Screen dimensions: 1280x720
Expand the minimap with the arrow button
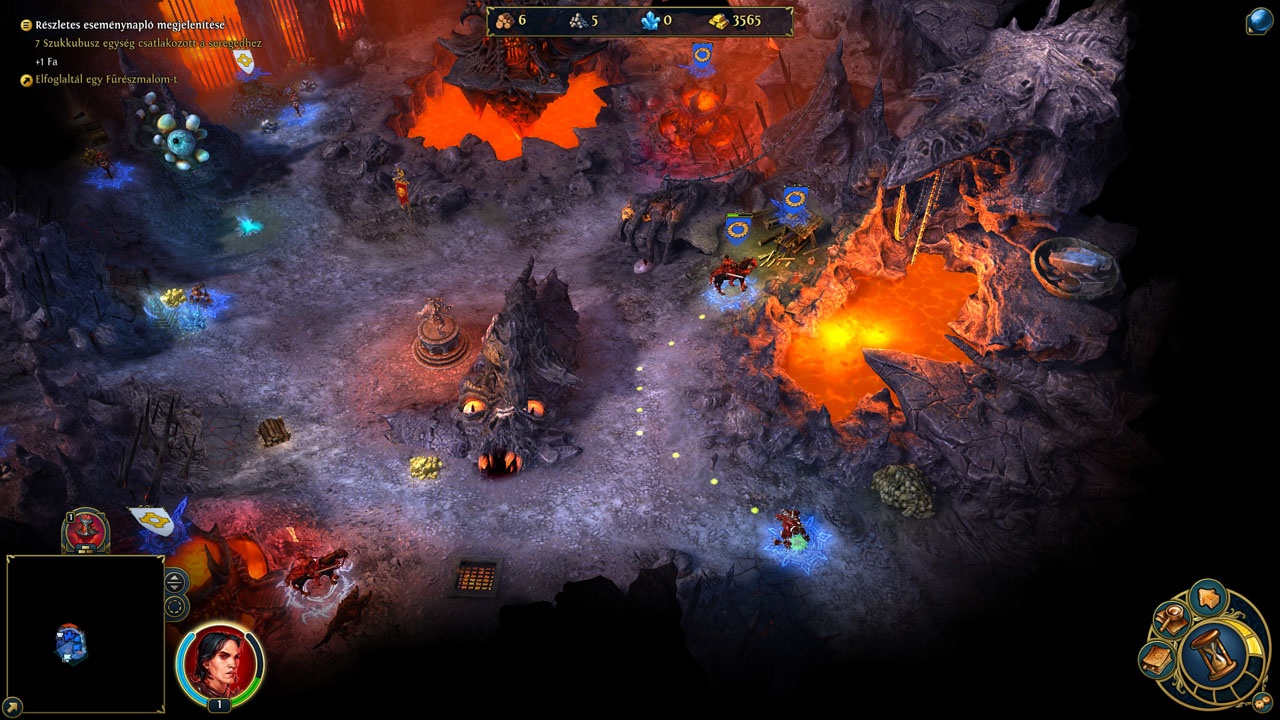tap(13, 706)
